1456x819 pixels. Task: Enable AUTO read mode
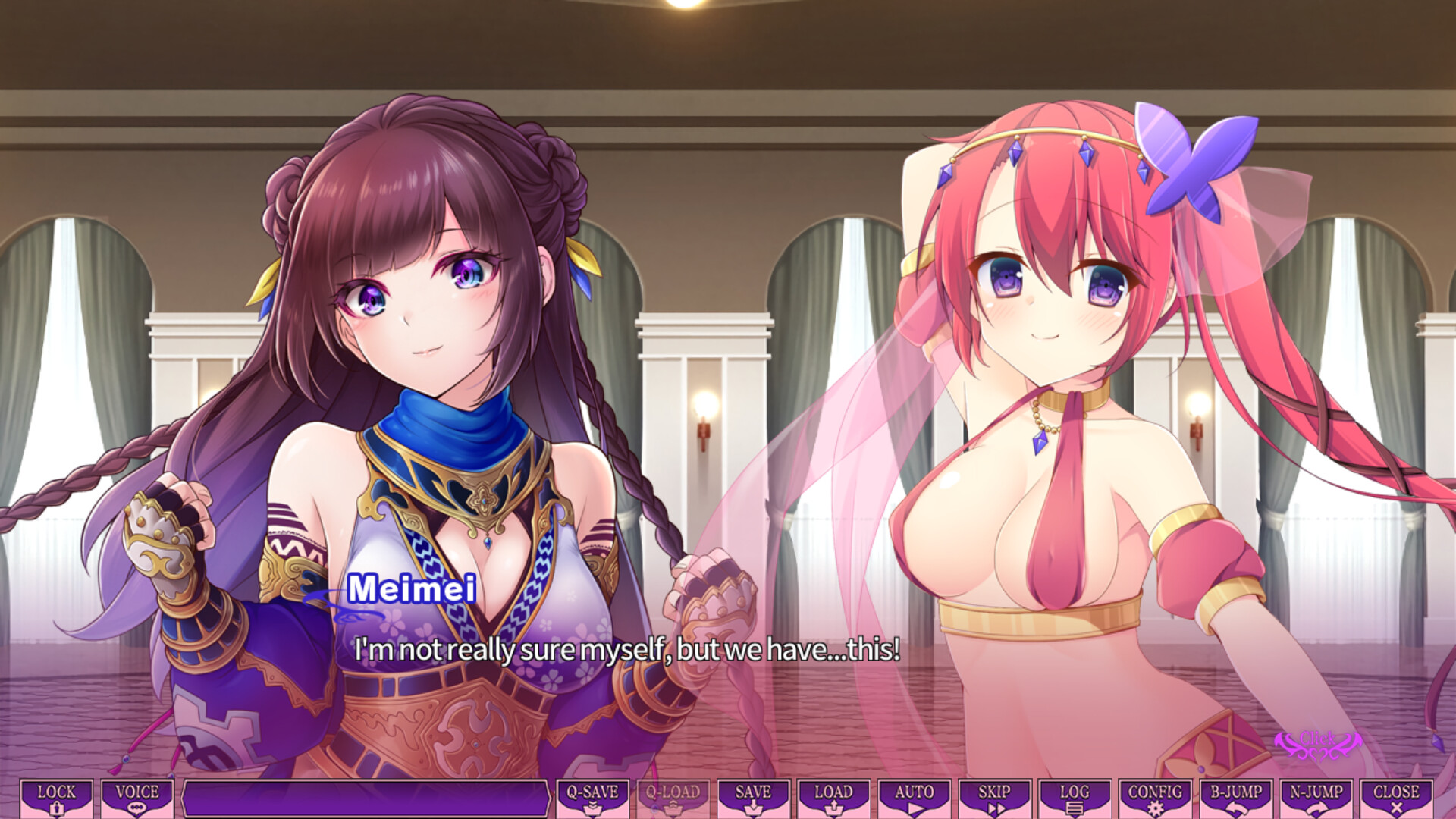[x=914, y=798]
